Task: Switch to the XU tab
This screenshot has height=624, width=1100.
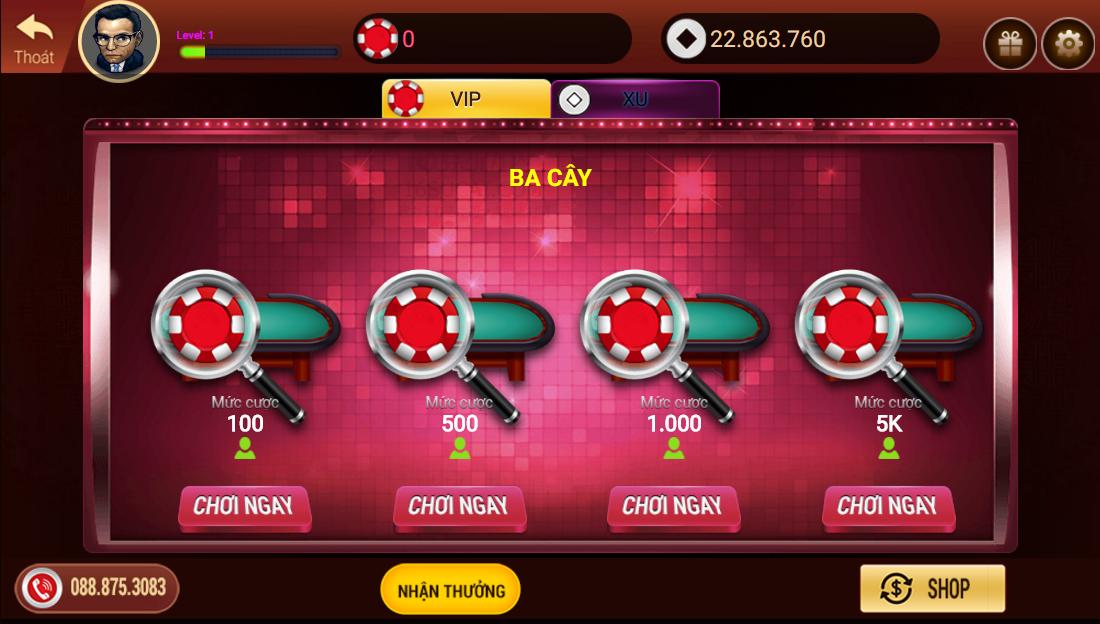Action: coord(635,99)
